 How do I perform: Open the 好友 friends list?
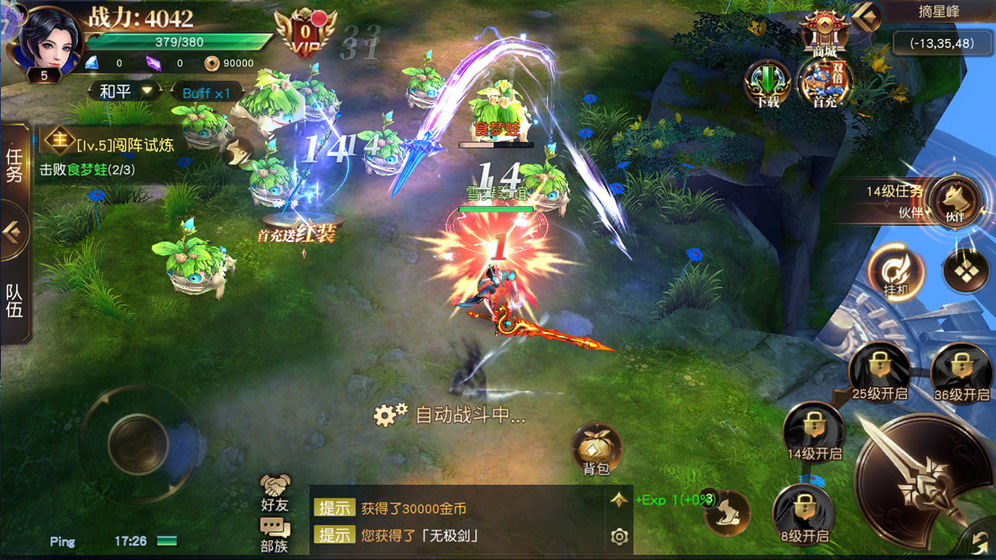pos(275,493)
